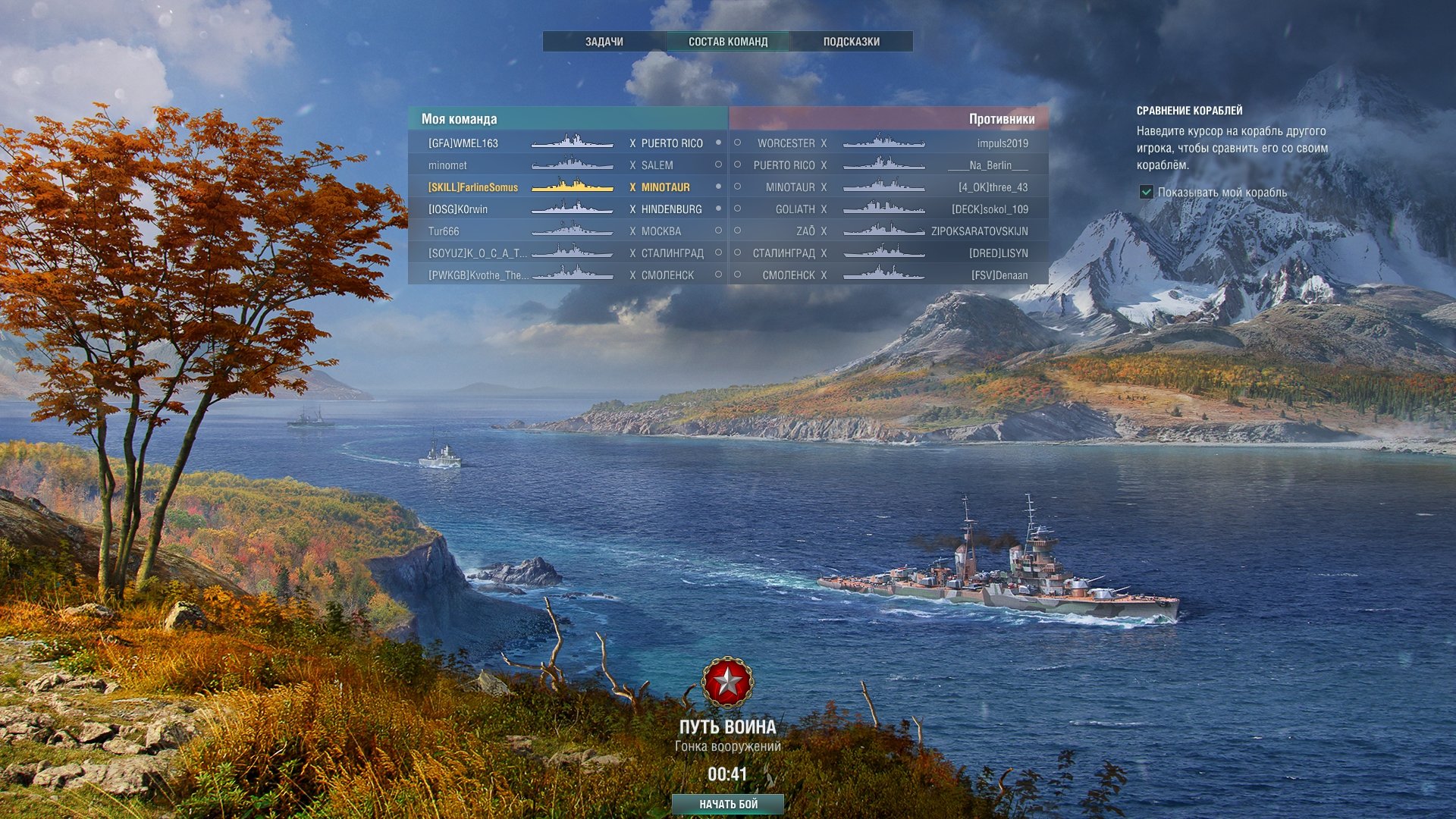Screen dimensions: 1456x819
Task: Switch to the ЗАДАЧИ tab
Action: [x=604, y=42]
